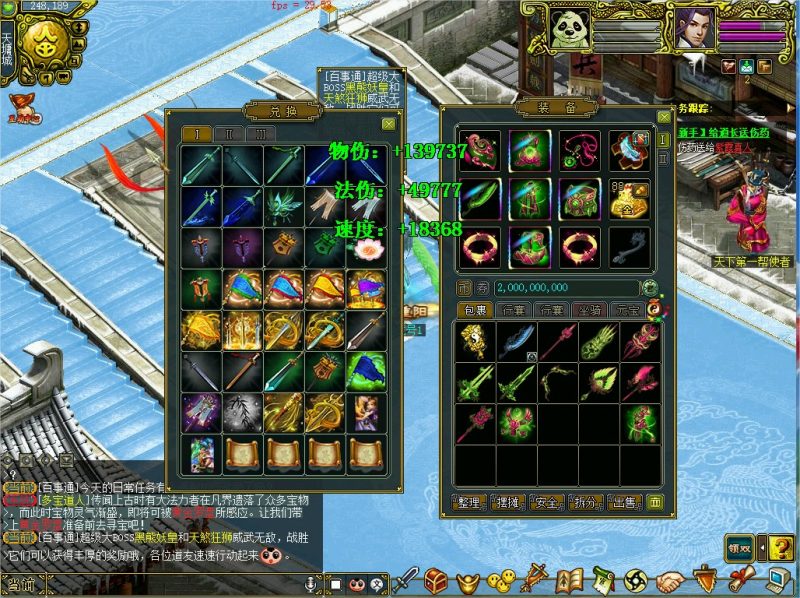Open the handshake icon in bottom toolbar

coord(671,580)
